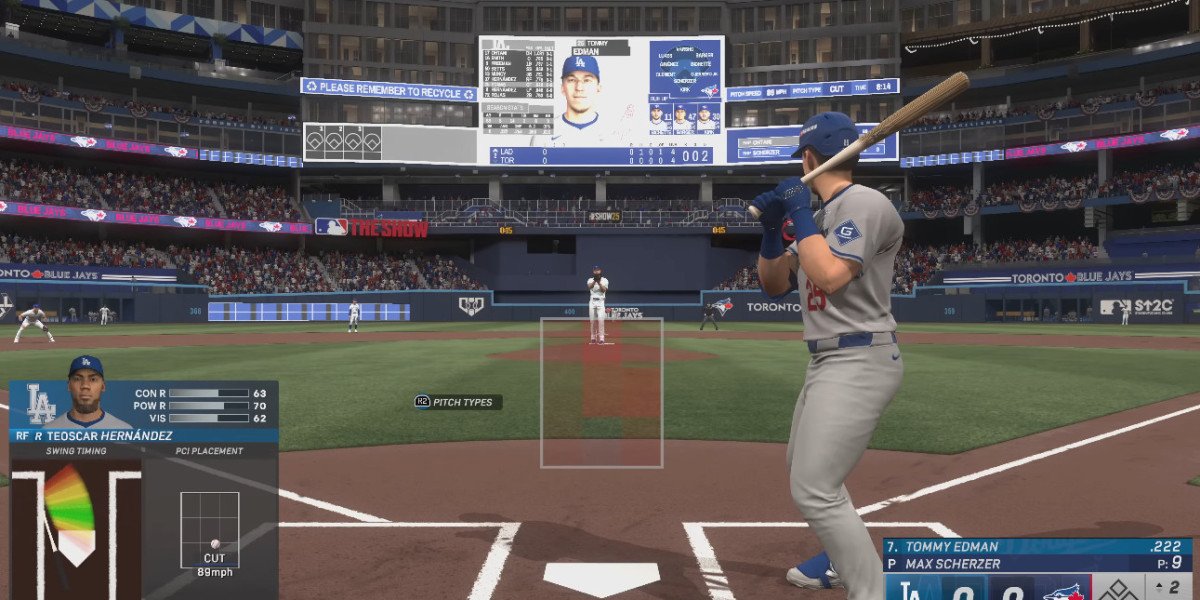Select the PCI Placement feedback grid
This screenshot has width=1200, height=600.
point(209,529)
